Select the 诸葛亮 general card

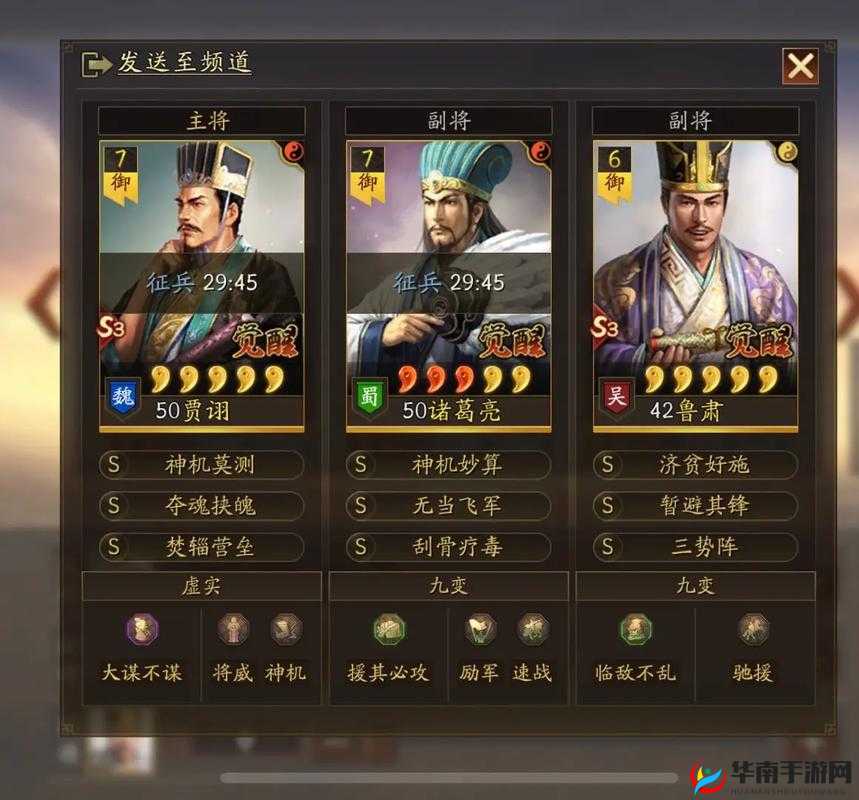[449, 285]
